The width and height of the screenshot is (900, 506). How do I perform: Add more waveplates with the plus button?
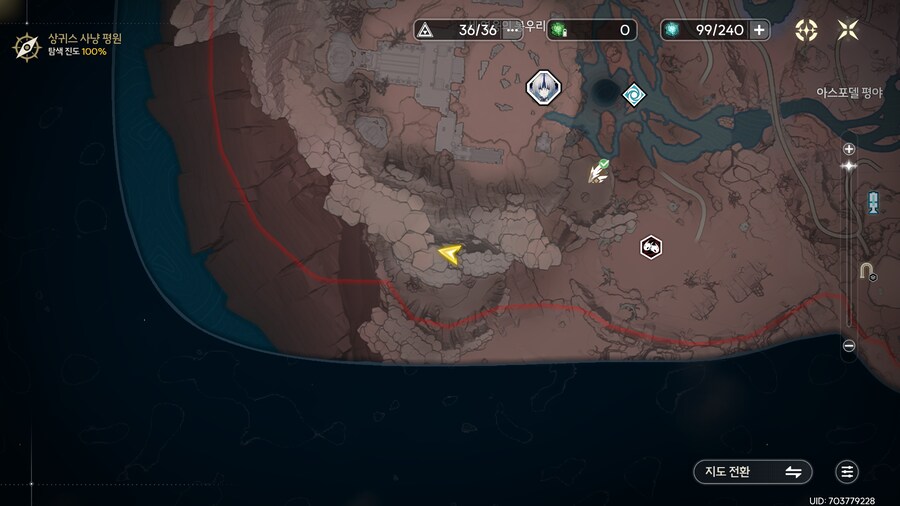tap(760, 30)
